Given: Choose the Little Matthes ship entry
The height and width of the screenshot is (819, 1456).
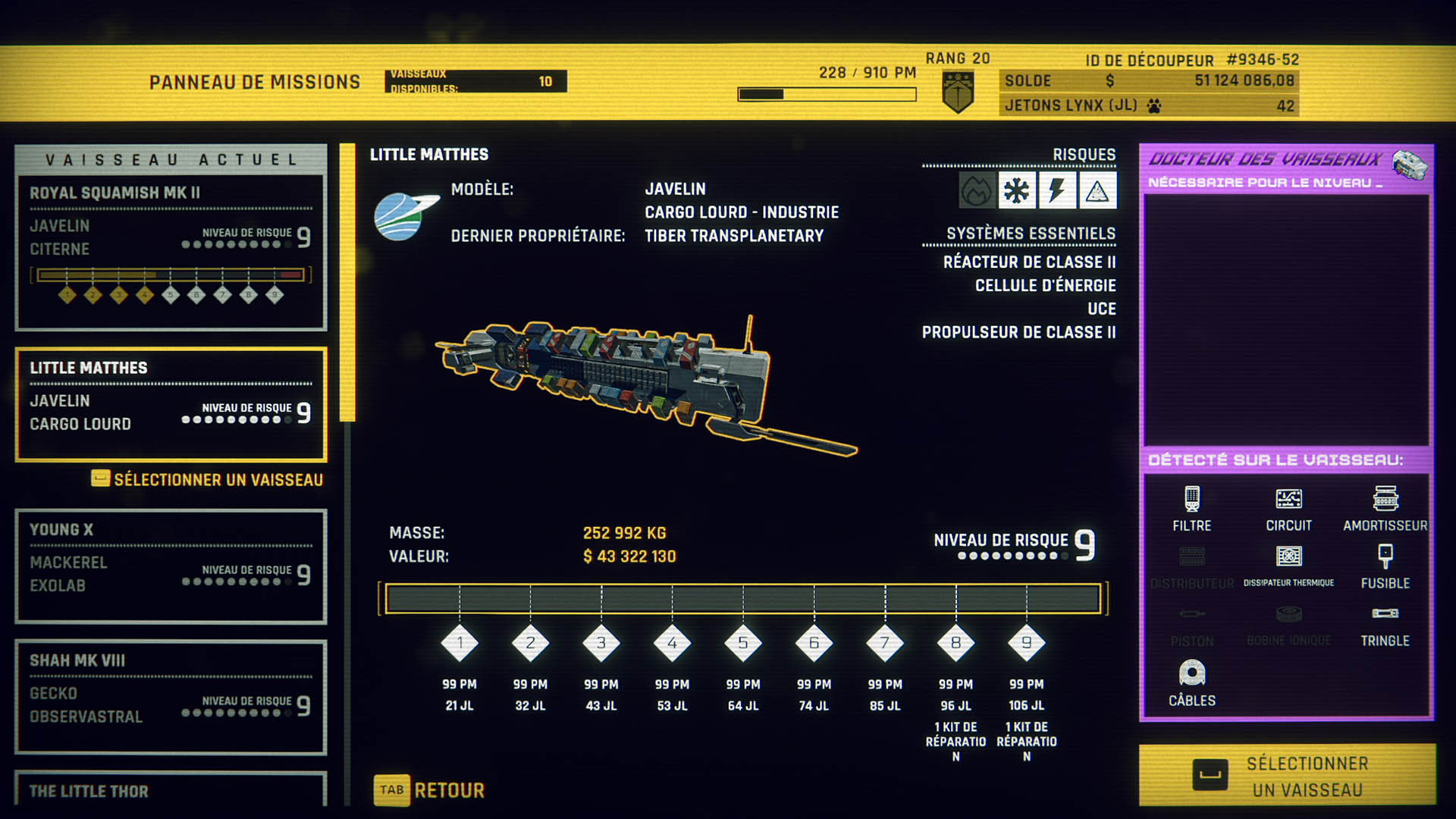Looking at the screenshot, I should [171, 404].
